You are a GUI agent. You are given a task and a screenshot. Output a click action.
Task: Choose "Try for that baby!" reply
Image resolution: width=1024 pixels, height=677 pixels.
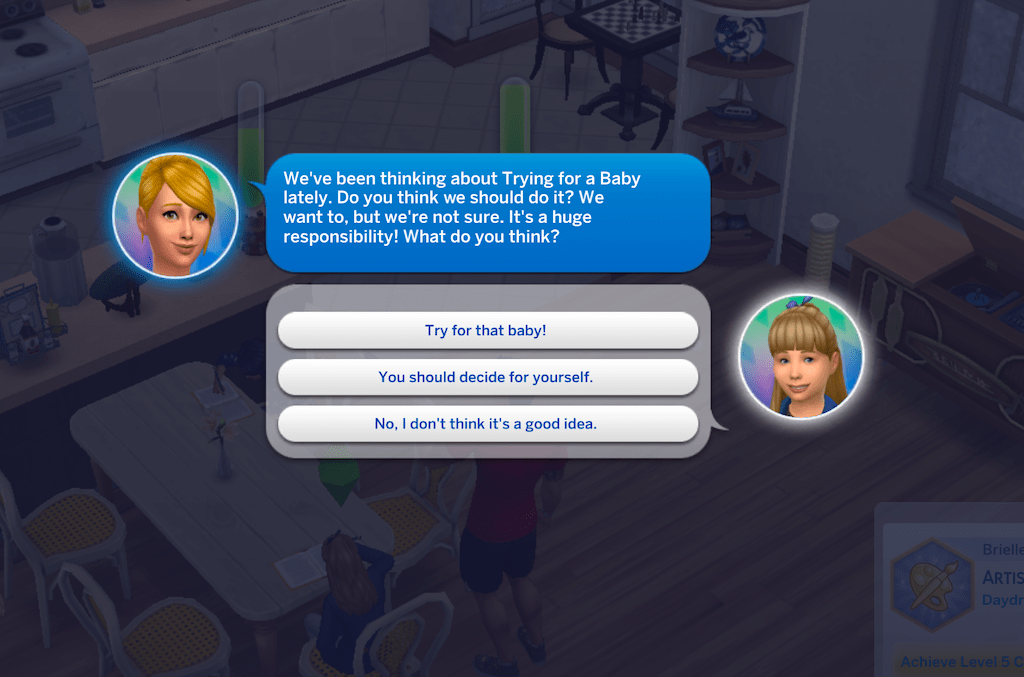[486, 330]
